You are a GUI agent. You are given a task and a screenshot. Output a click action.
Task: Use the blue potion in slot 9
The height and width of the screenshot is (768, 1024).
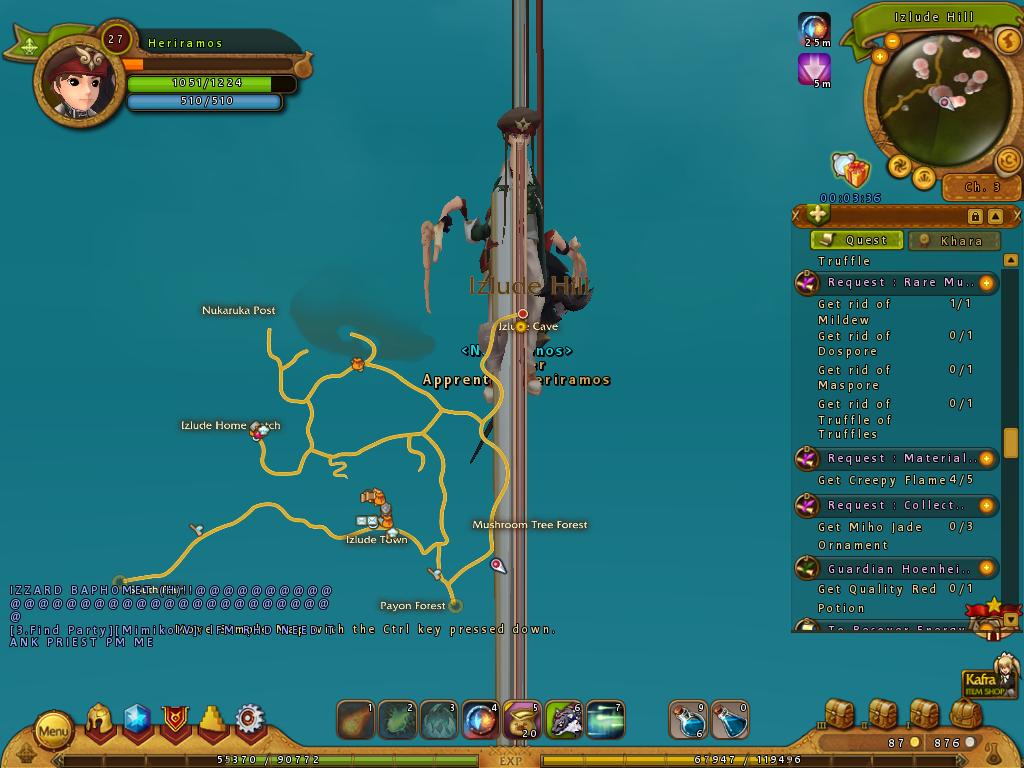(x=688, y=720)
